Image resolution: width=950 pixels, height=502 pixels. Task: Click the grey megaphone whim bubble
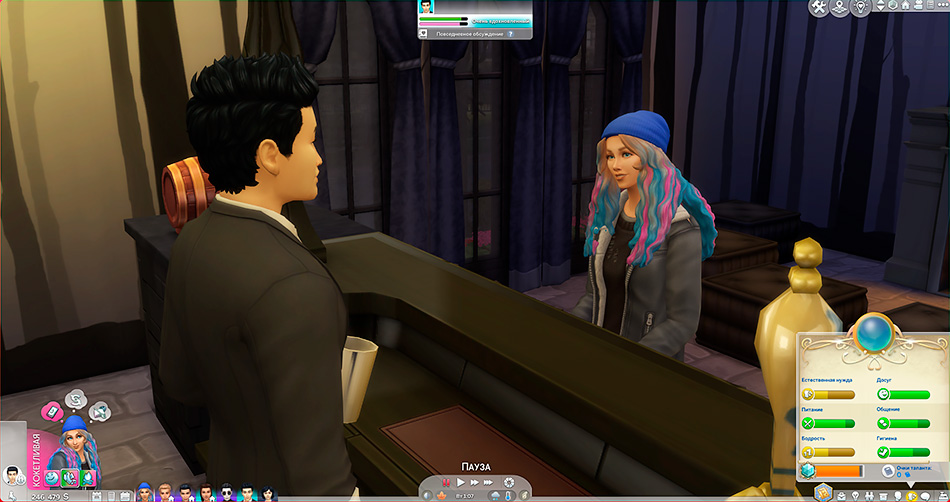tap(99, 410)
